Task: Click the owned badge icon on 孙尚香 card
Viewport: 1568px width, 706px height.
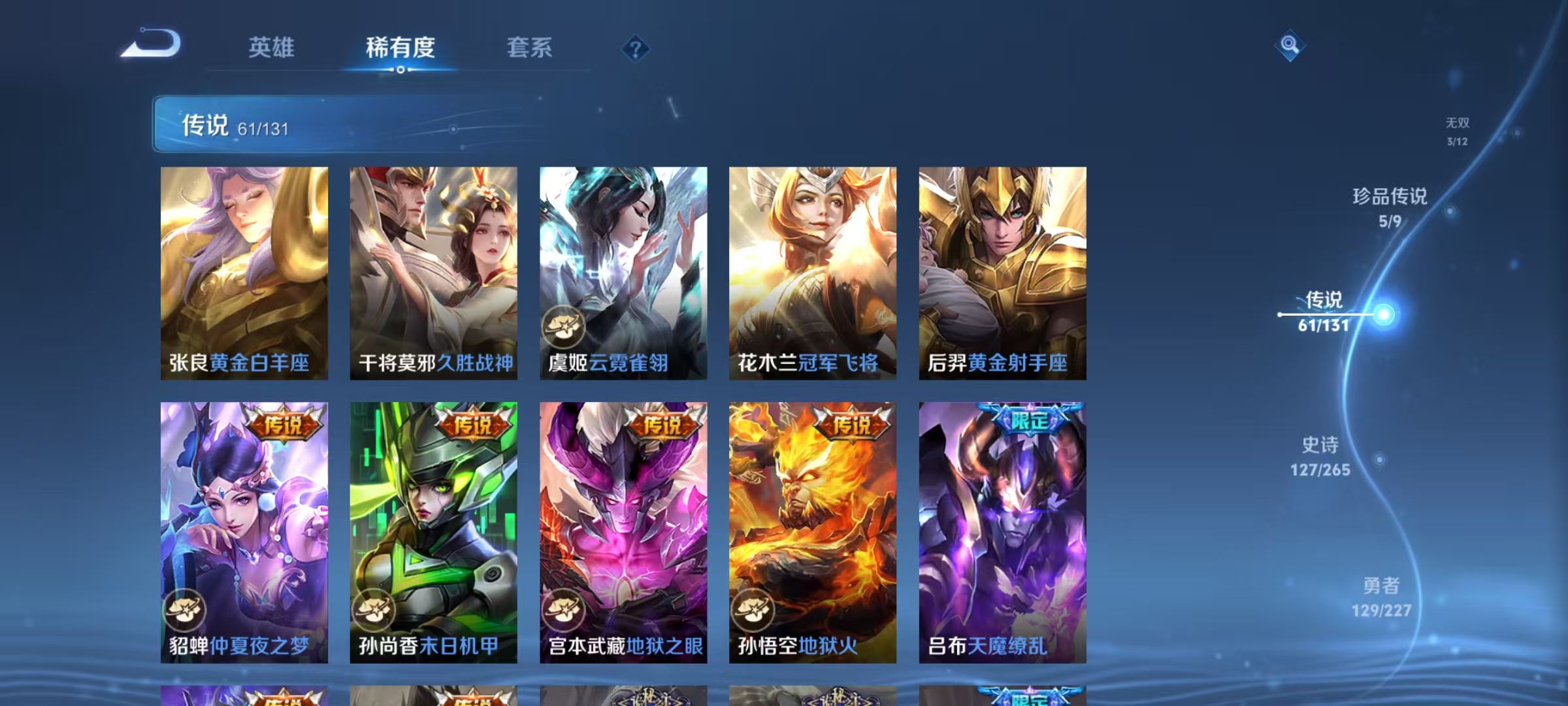Action: pos(375,609)
